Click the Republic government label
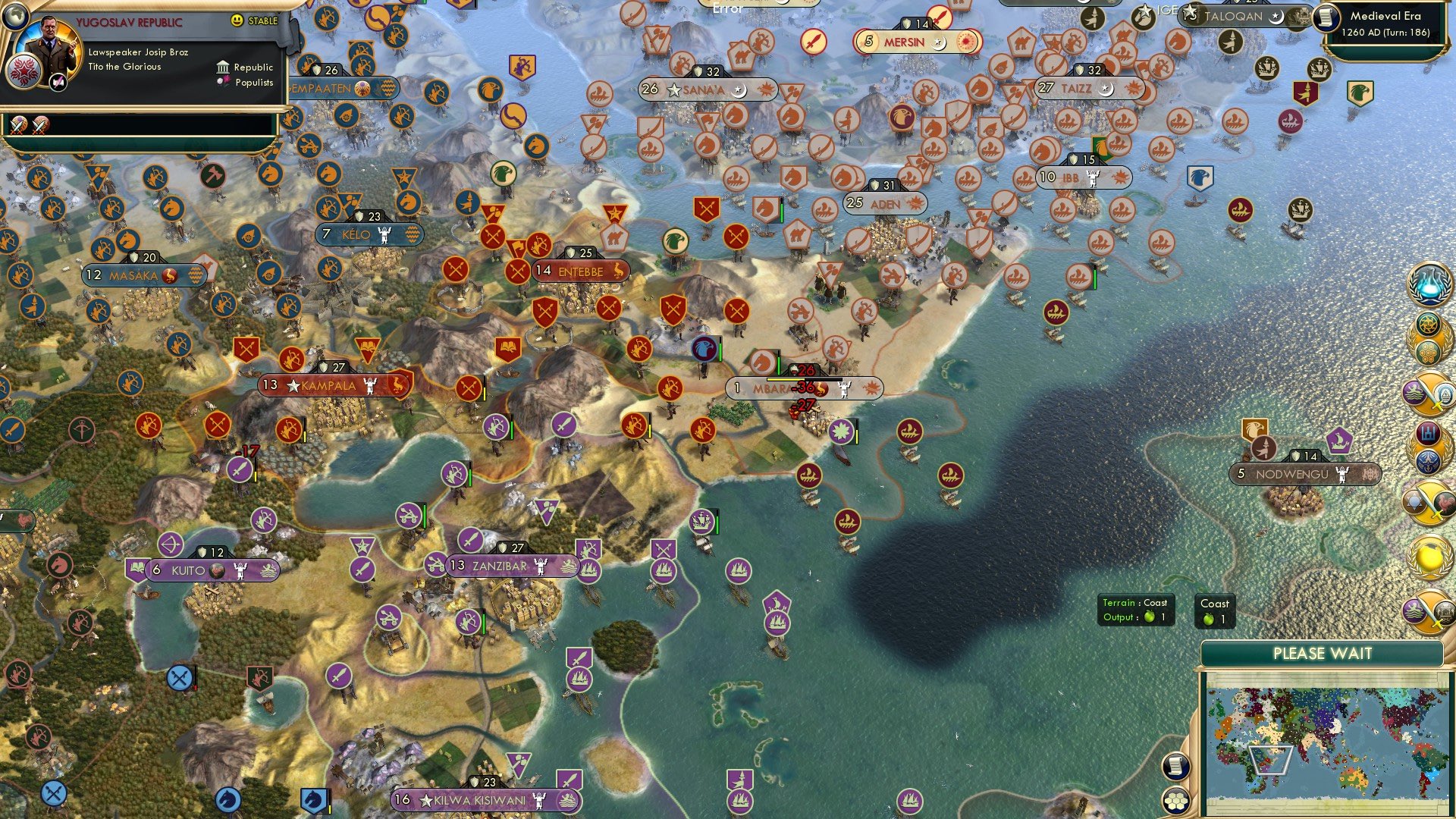 (253, 67)
